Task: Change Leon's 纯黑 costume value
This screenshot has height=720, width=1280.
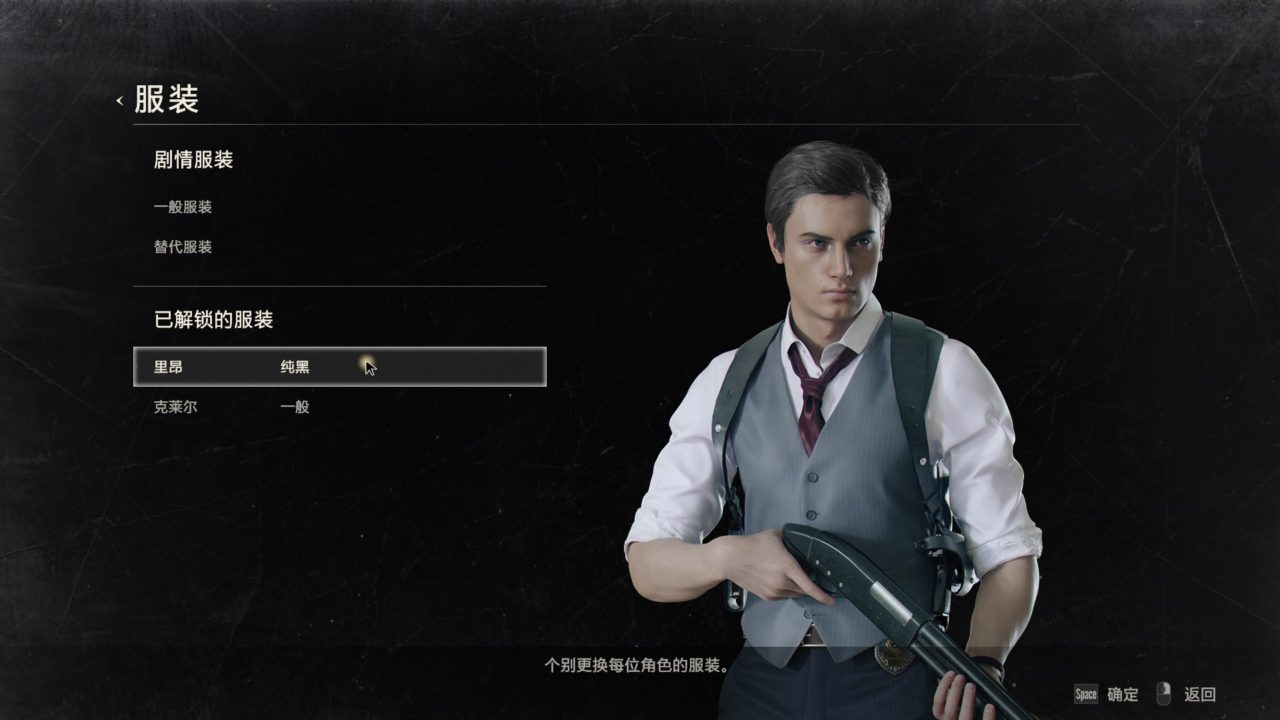Action: (295, 366)
